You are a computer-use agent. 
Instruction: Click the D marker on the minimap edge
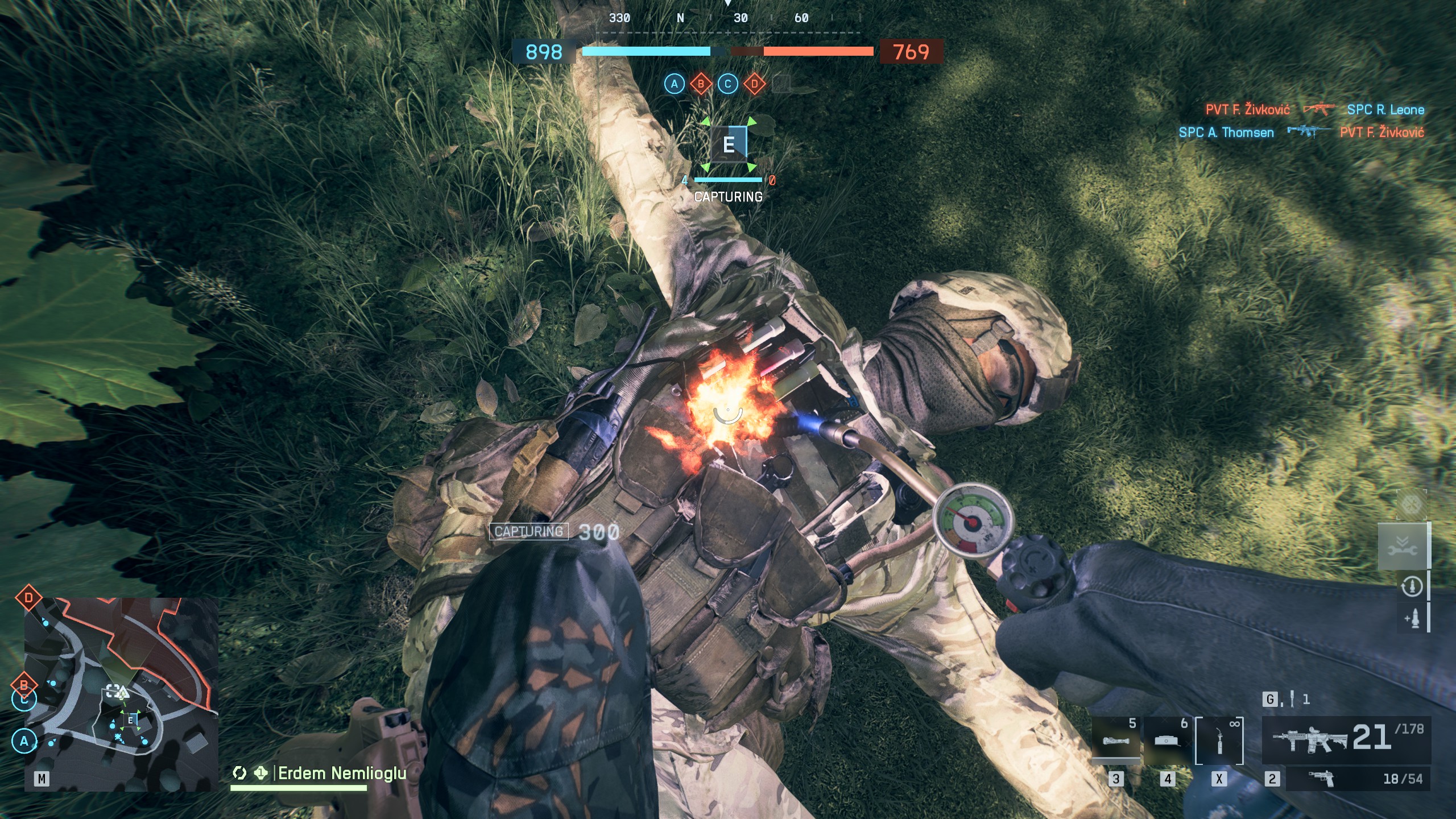click(x=28, y=598)
